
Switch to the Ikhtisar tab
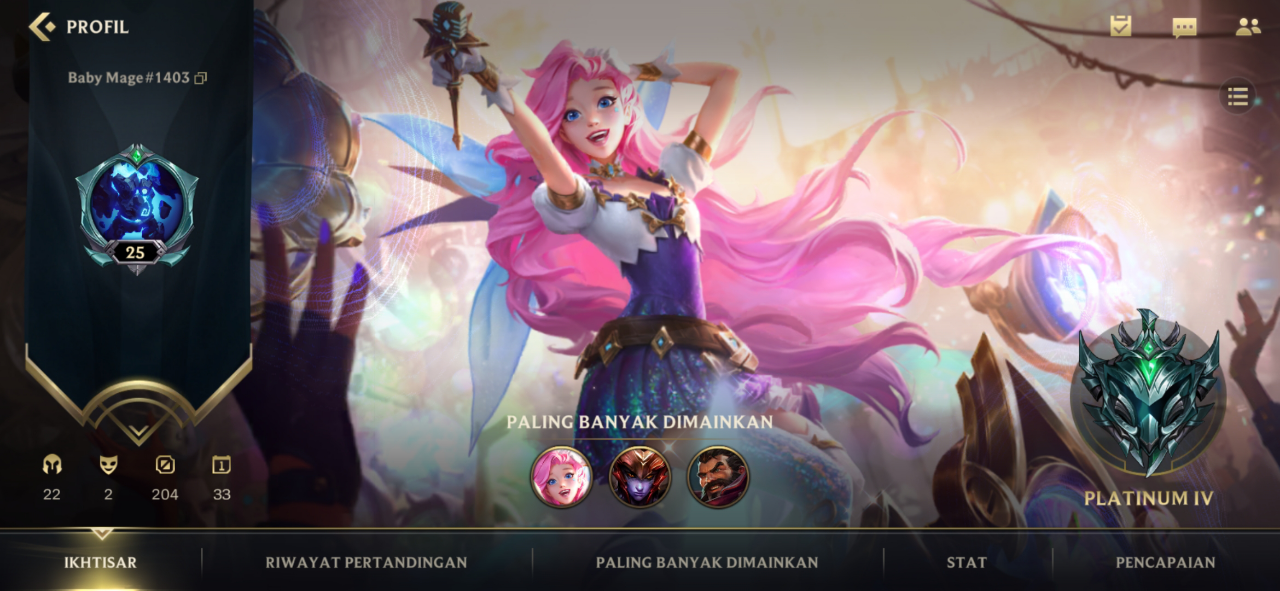100,562
